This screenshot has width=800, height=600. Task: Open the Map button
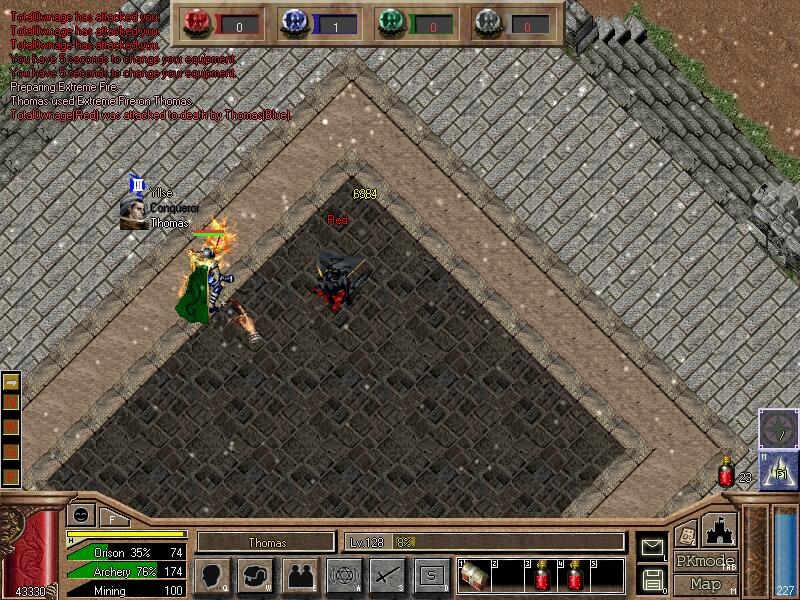click(x=705, y=584)
